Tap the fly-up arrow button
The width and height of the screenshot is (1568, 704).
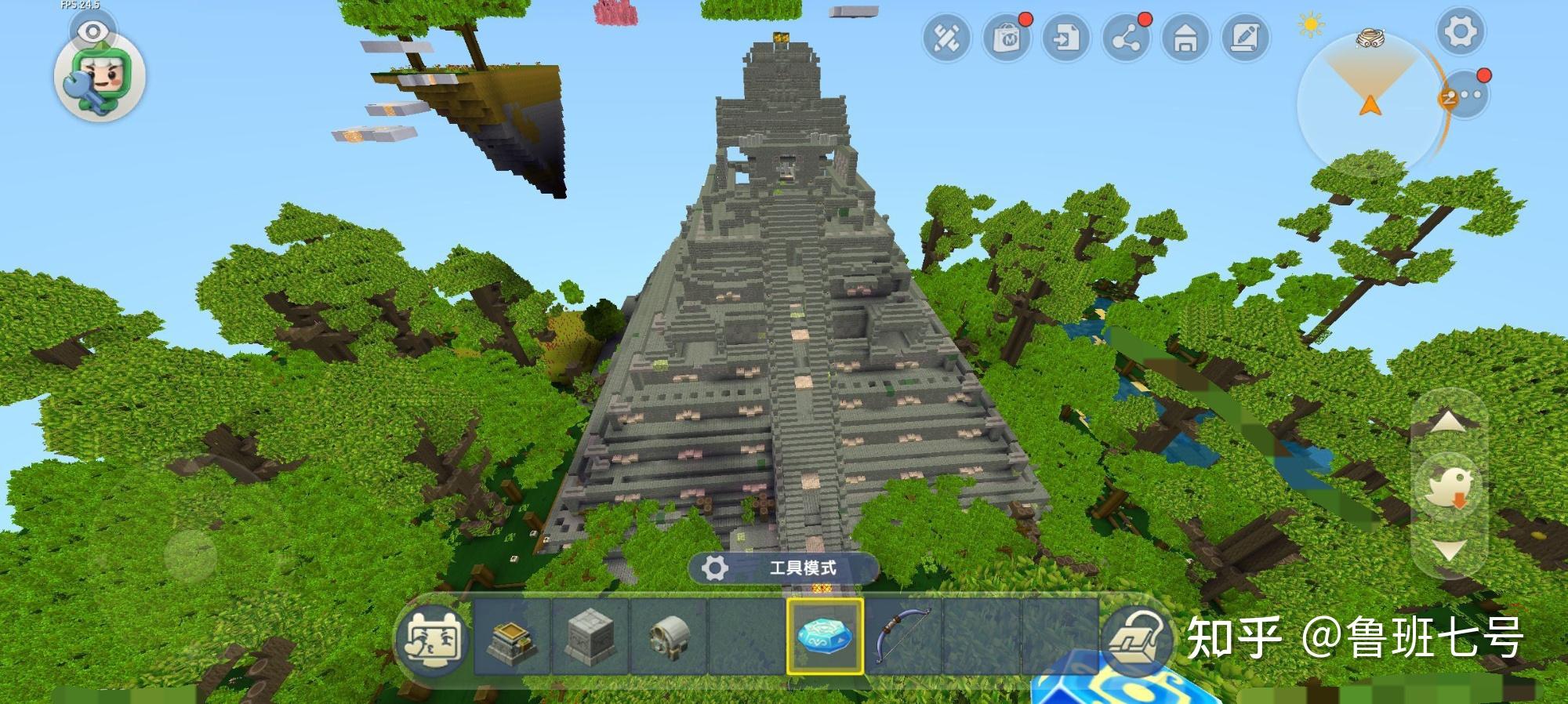tap(1448, 423)
